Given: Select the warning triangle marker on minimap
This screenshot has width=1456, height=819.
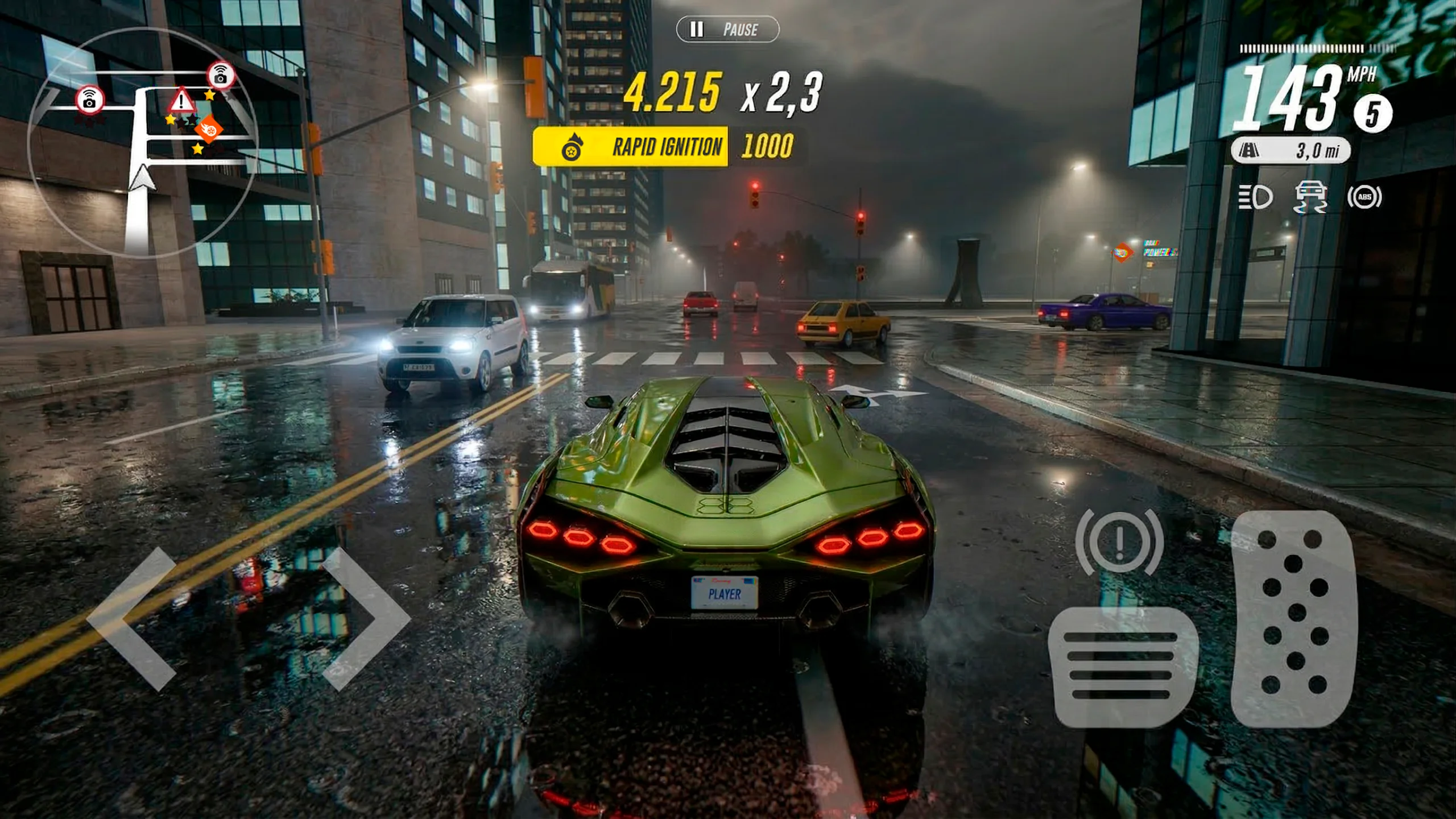Looking at the screenshot, I should pos(181,101).
